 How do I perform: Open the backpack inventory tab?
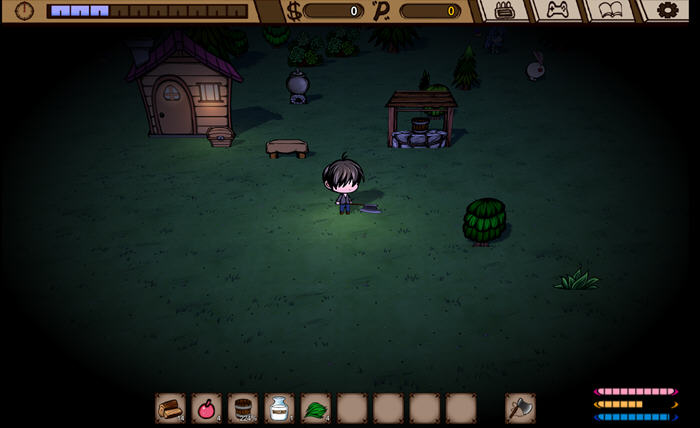point(504,10)
